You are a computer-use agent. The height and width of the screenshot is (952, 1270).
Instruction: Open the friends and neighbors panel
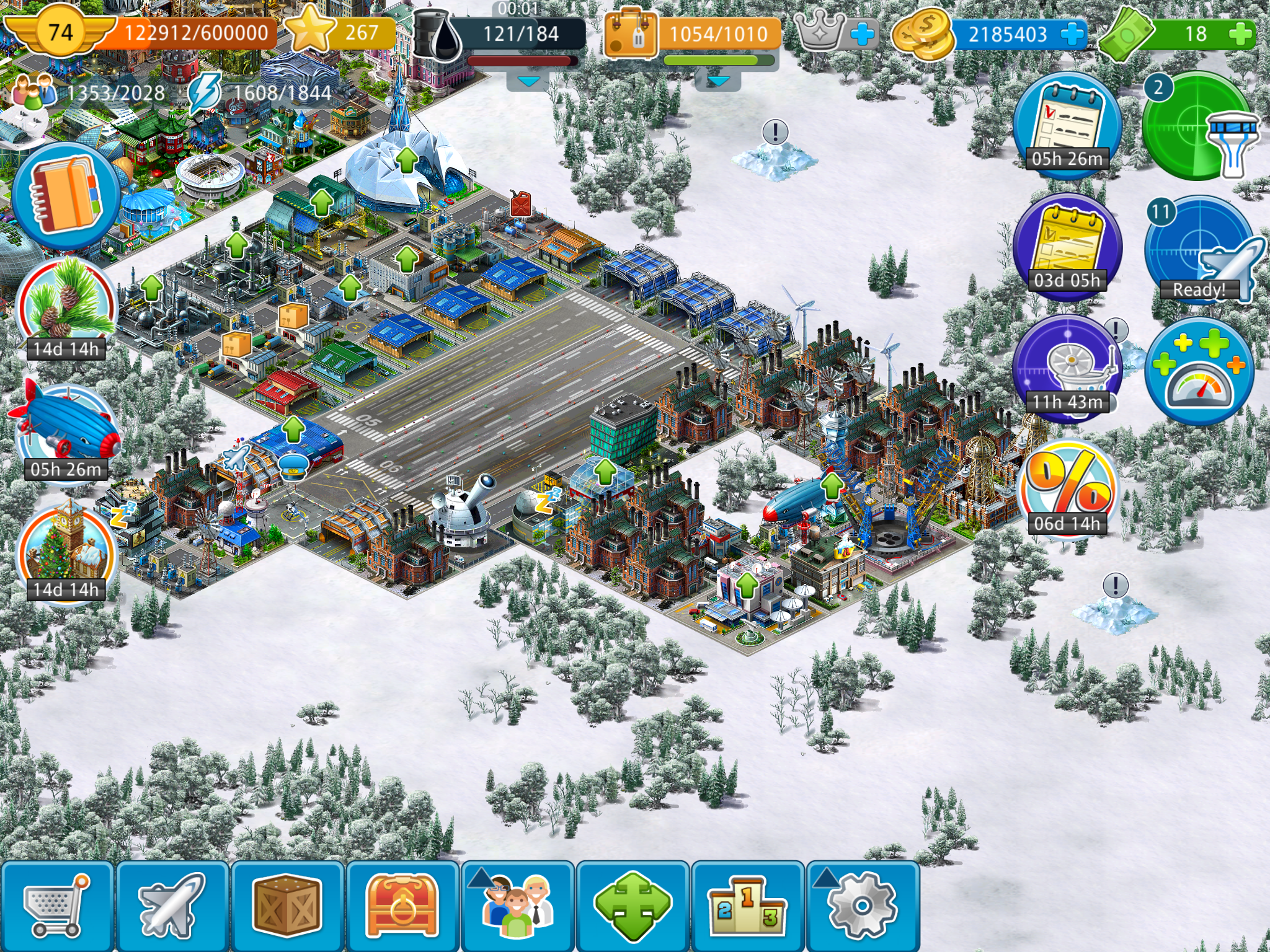click(x=518, y=906)
